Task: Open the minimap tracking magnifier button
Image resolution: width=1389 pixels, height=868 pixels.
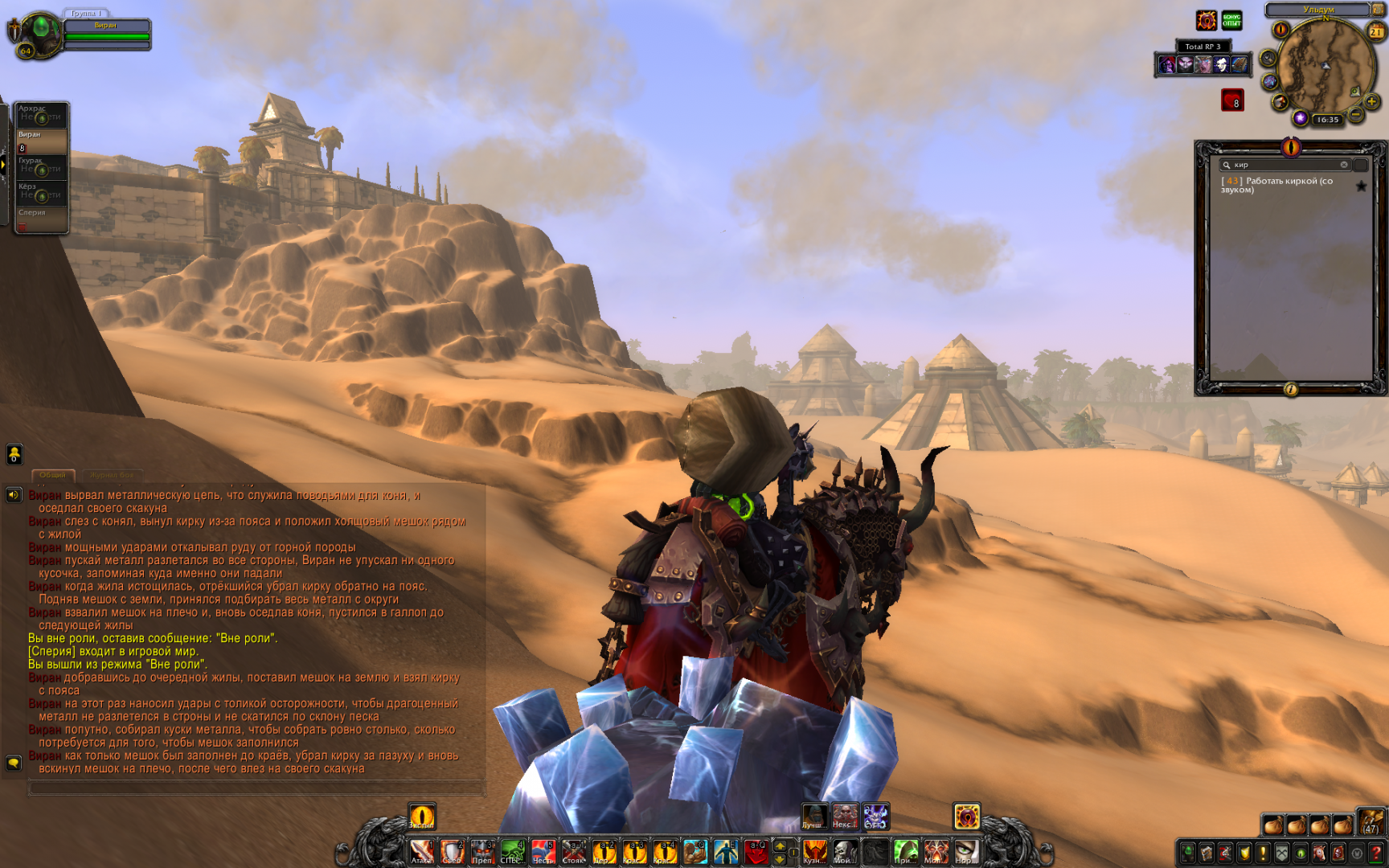Action: 1268,58
